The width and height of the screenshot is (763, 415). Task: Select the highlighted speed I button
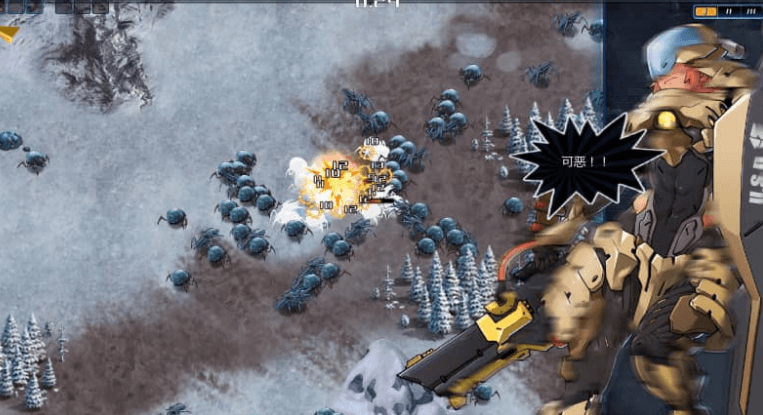pos(706,11)
